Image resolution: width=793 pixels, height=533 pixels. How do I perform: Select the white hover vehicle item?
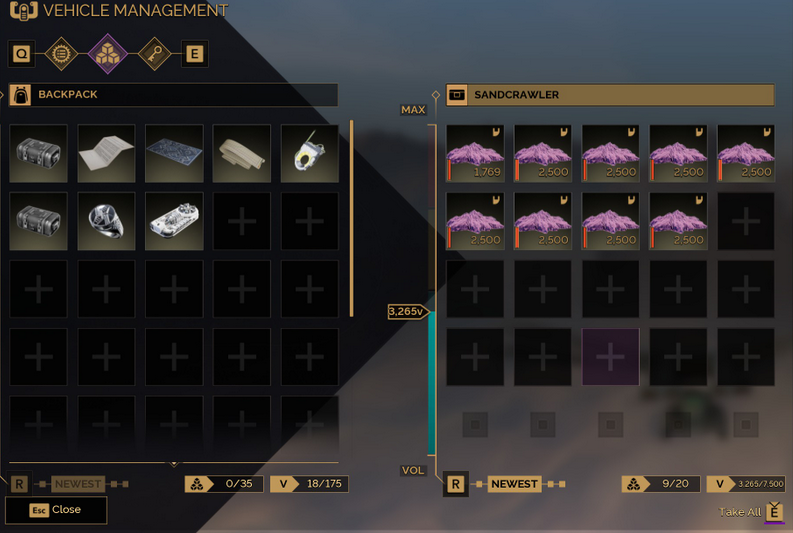coord(174,221)
